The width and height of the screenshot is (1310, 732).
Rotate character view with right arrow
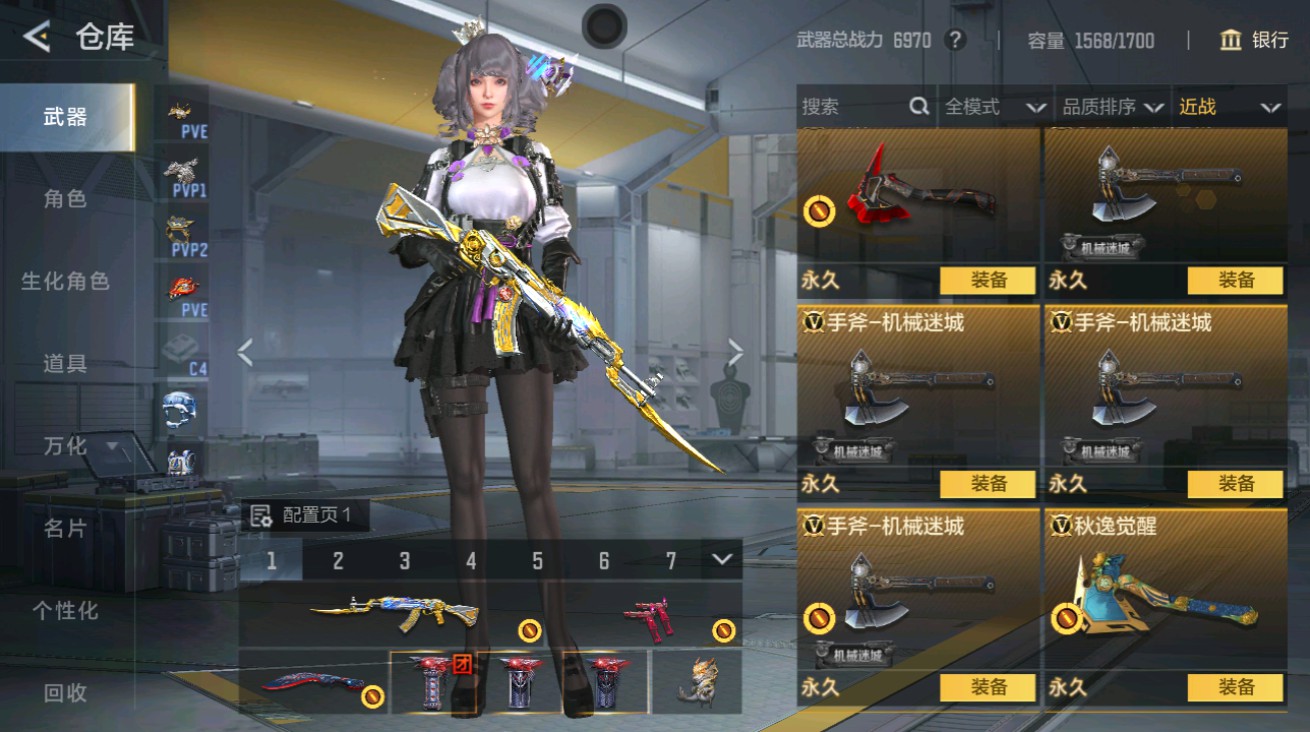(736, 352)
